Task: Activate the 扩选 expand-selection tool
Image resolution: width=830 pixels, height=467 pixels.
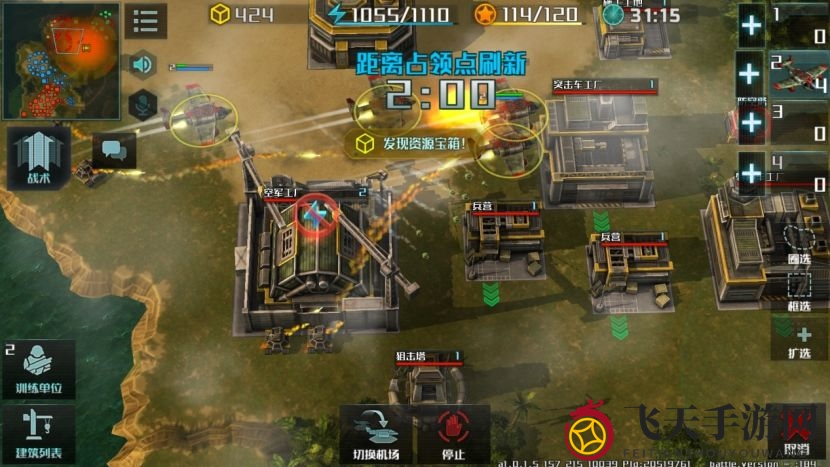Action: click(x=798, y=340)
